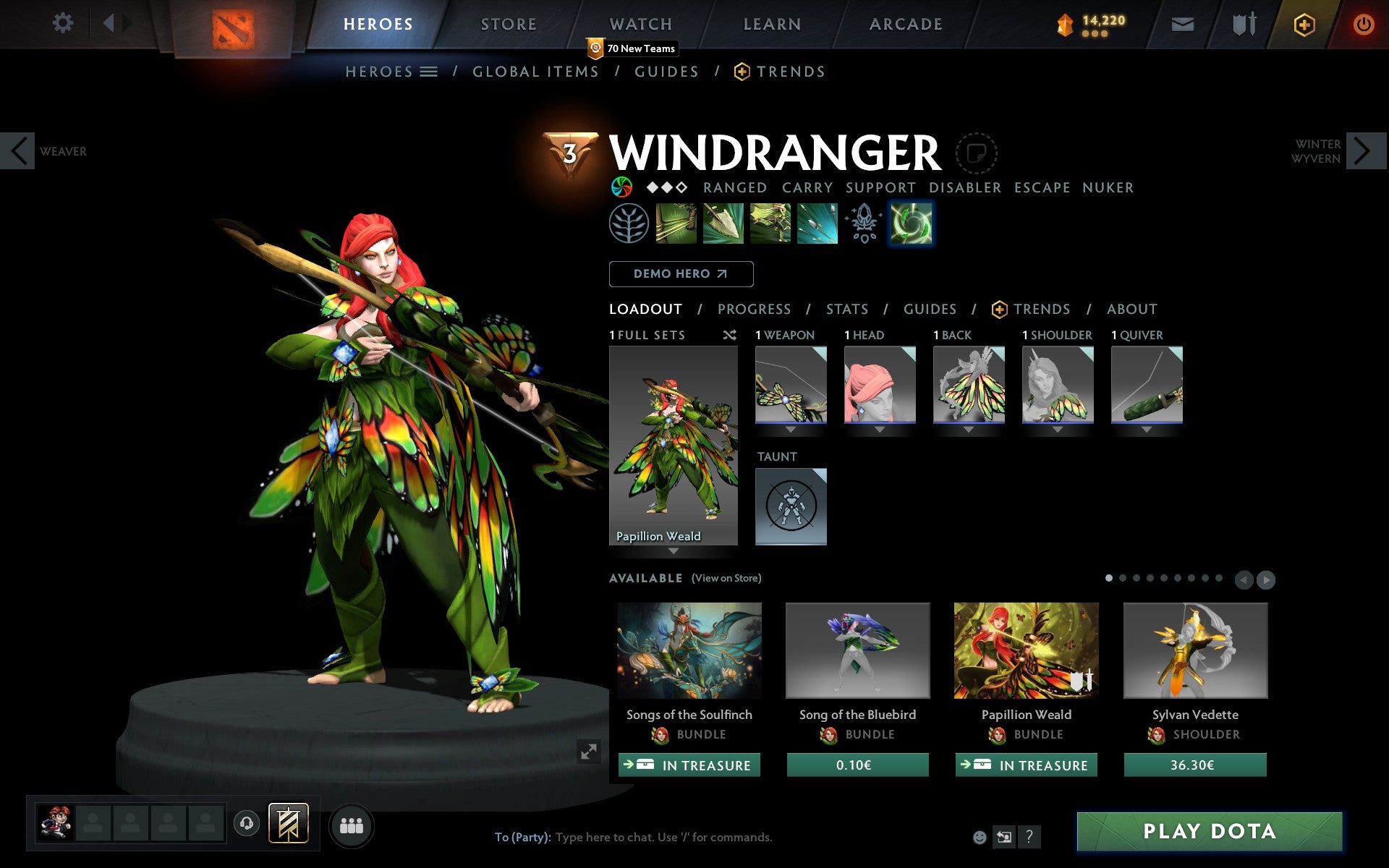Select the highlighted Windrun ability icon
This screenshot has height=868, width=1389.
911,224
